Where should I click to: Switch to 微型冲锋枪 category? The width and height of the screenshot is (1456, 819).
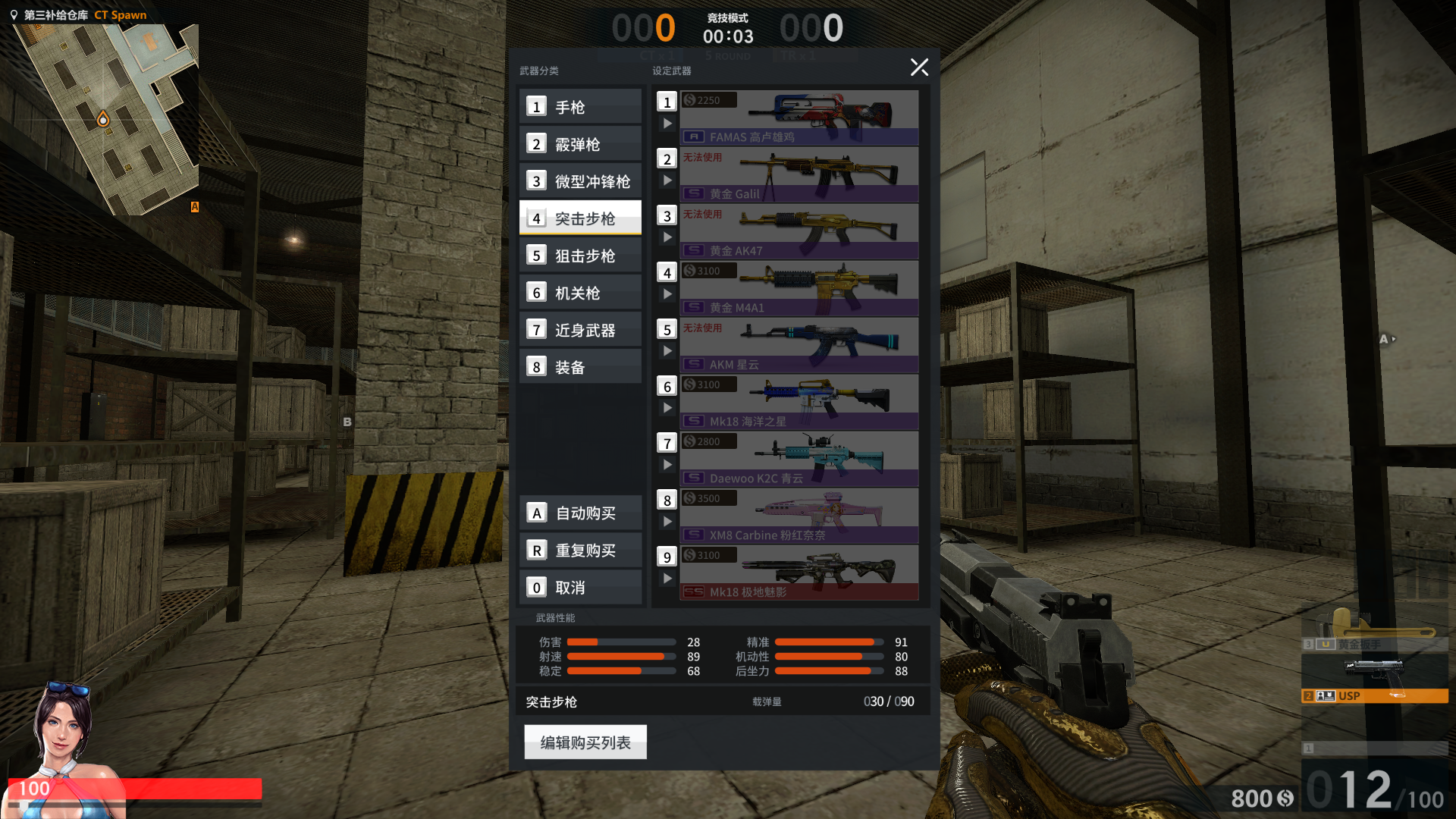[x=580, y=181]
